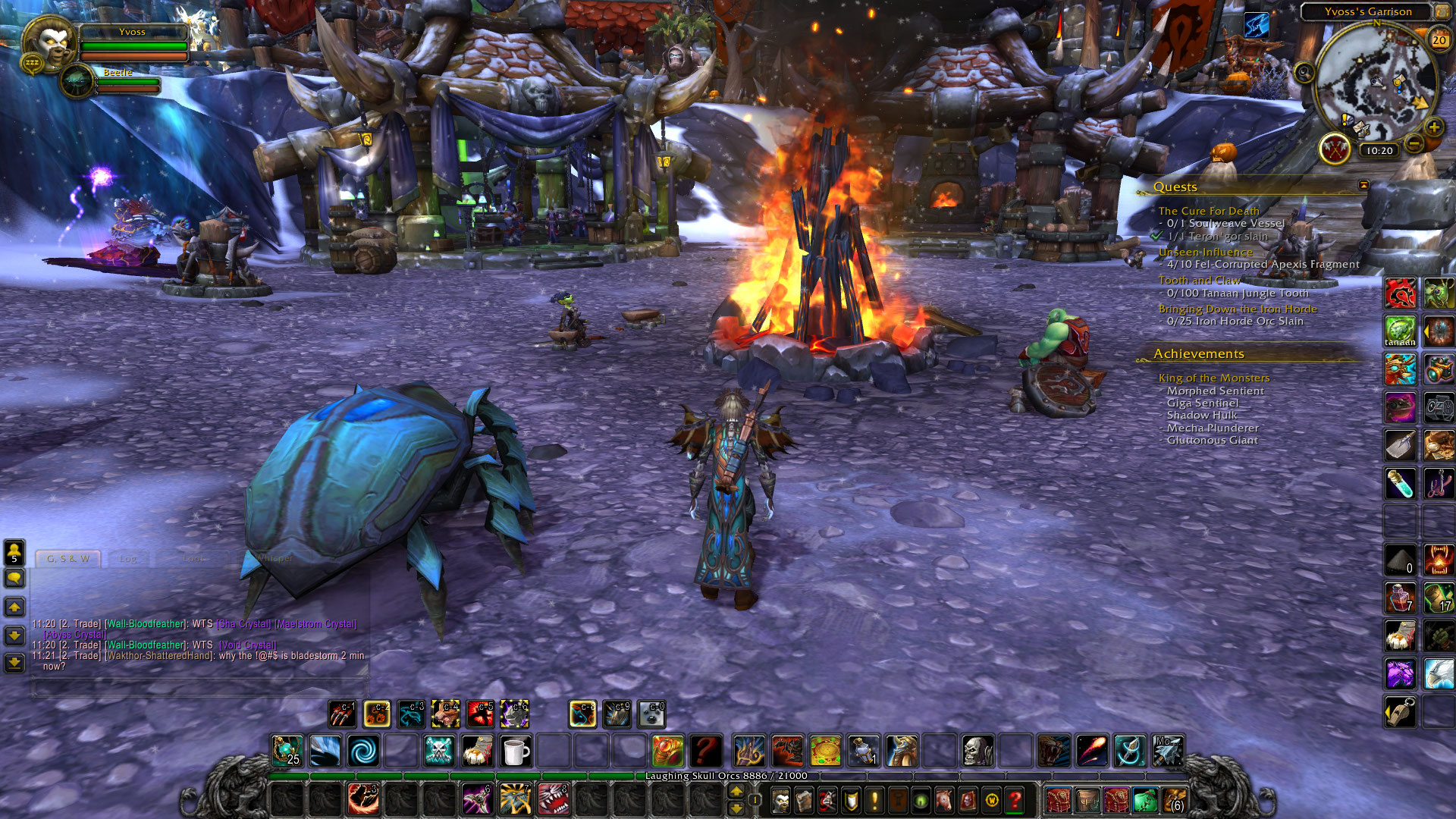Screen dimensions: 1456x819
Task: Open the King of the Monsters achievement
Action: (1213, 378)
